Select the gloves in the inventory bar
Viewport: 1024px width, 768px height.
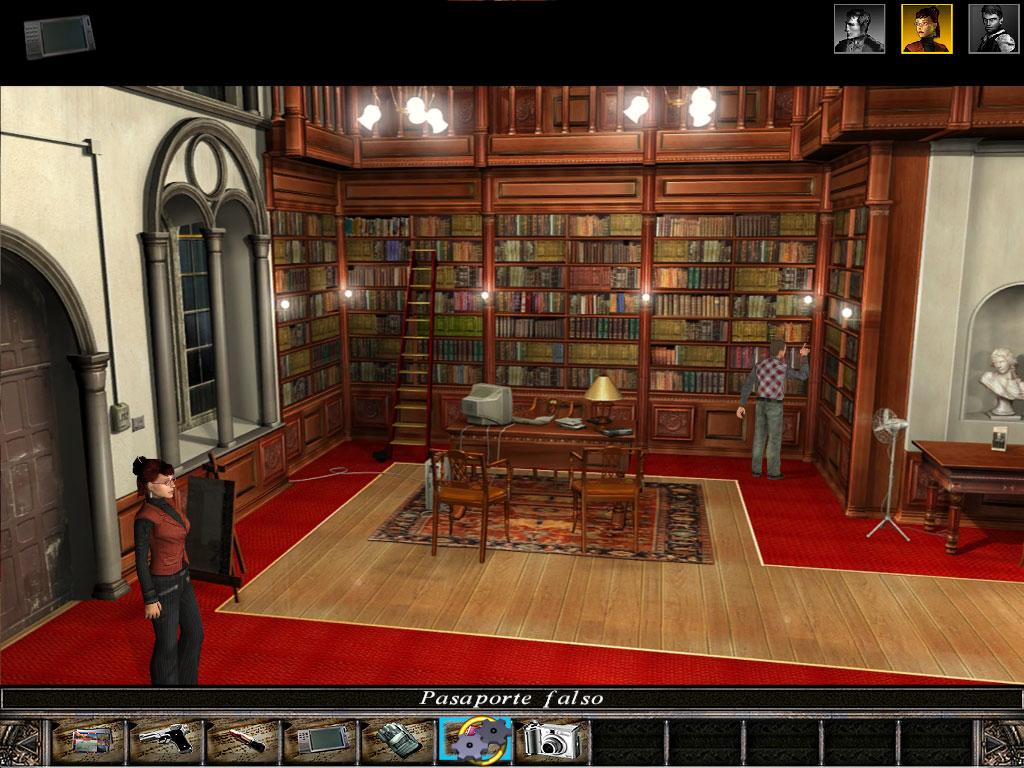397,741
